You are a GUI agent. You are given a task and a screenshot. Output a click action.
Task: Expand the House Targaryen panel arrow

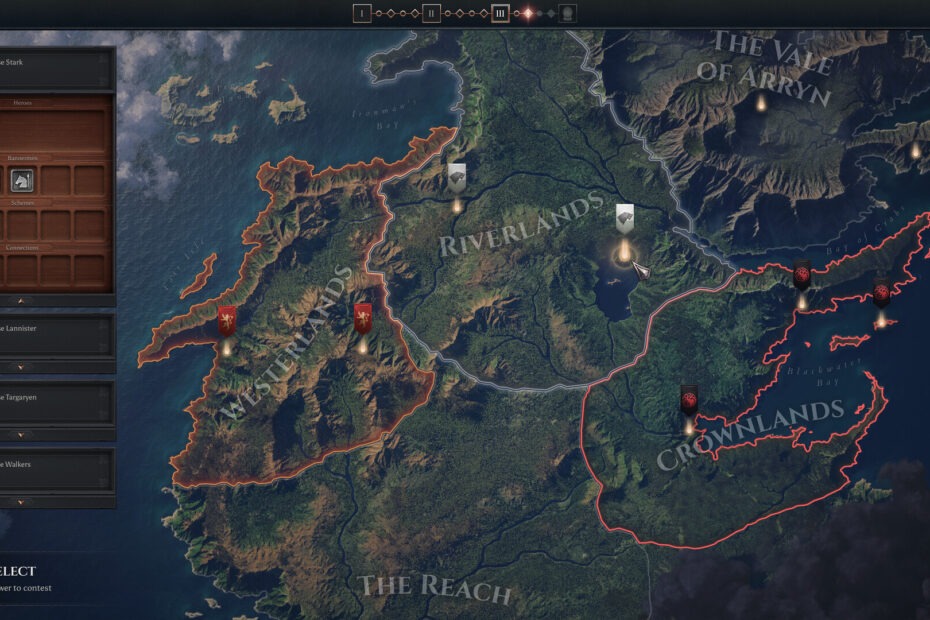pos(19,435)
